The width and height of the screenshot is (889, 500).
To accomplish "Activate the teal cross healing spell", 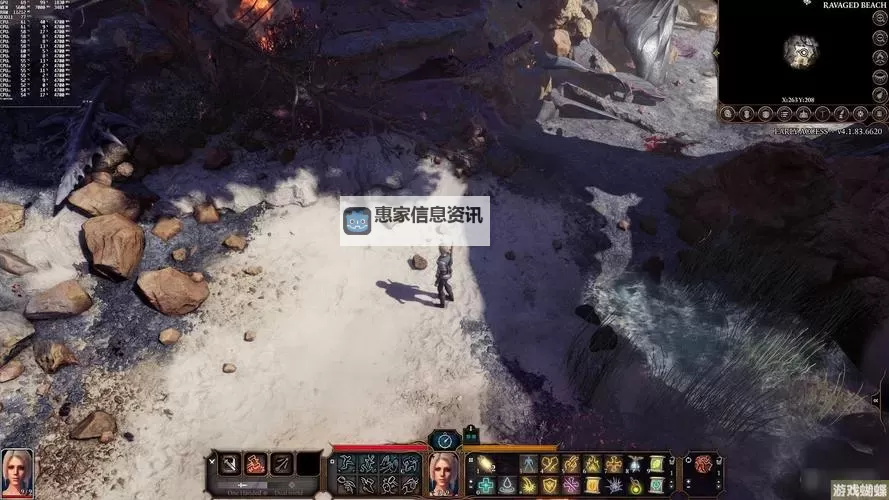I will (485, 485).
